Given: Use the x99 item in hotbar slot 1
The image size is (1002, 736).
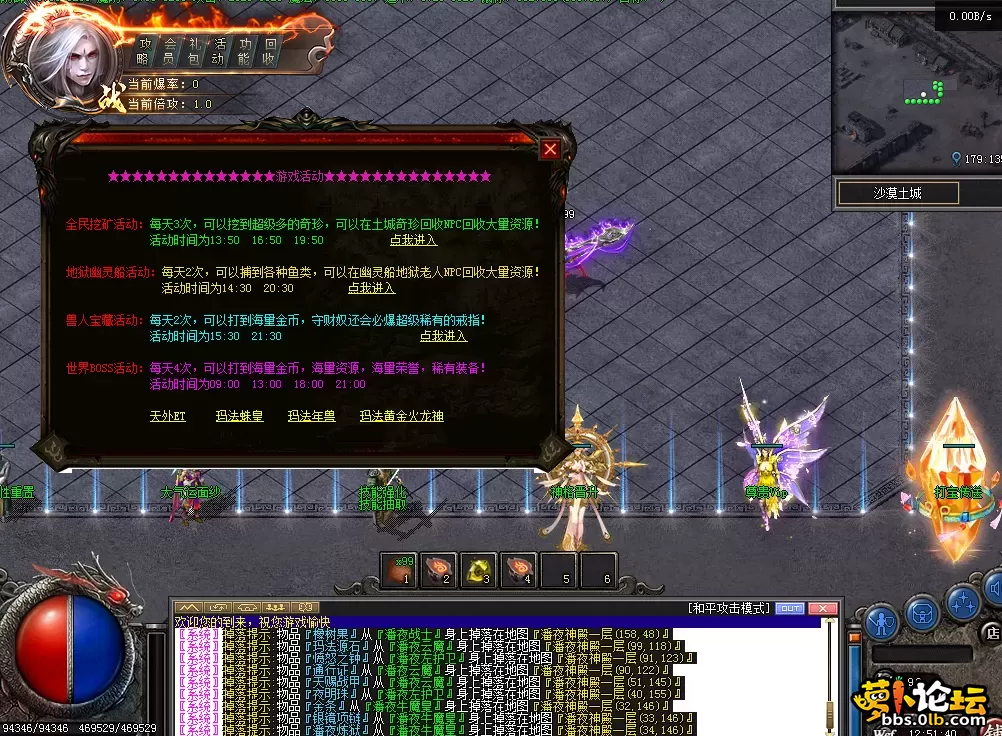Looking at the screenshot, I should click(399, 570).
